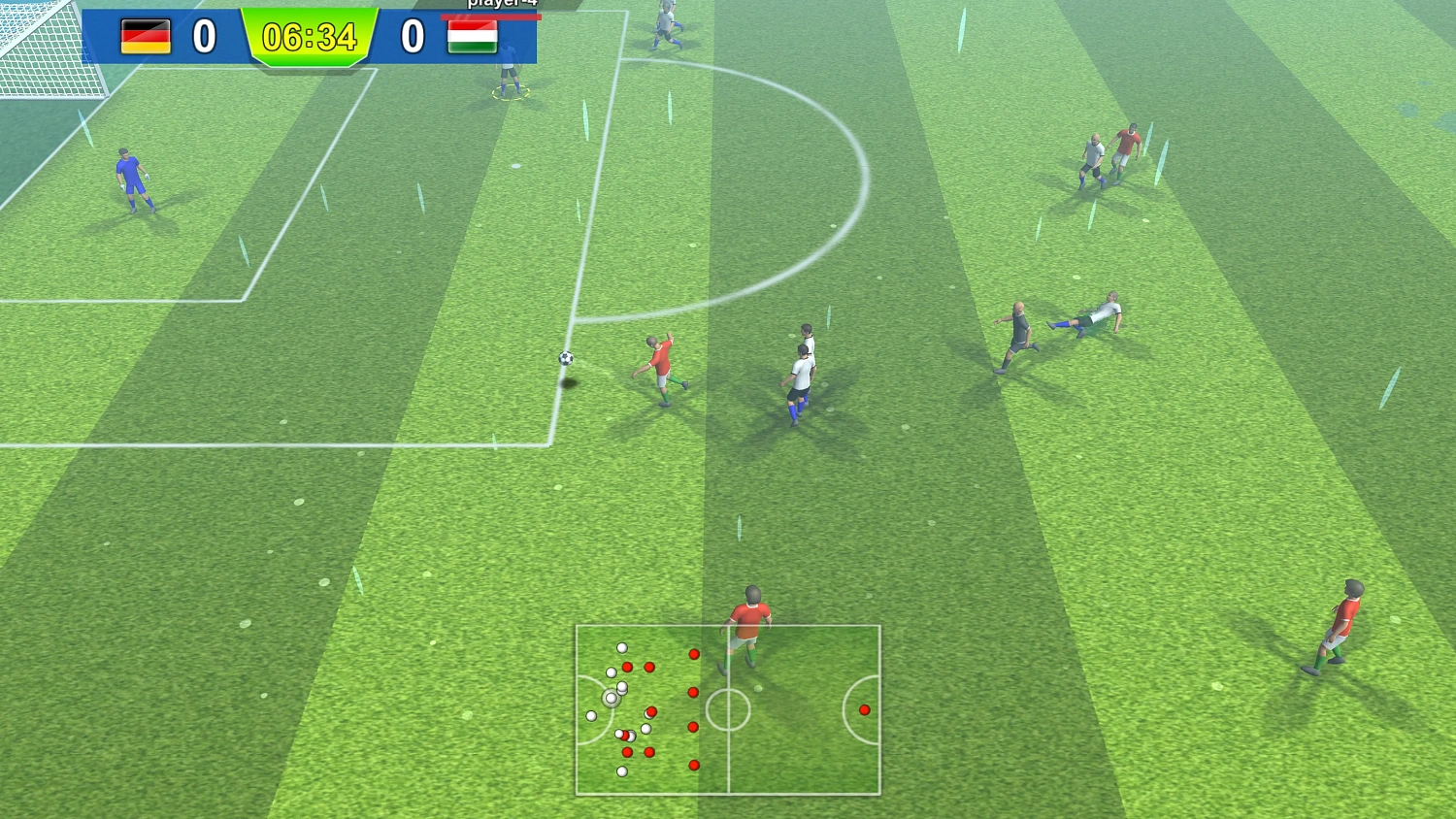Select the referee in black near midfield

(x=1017, y=330)
